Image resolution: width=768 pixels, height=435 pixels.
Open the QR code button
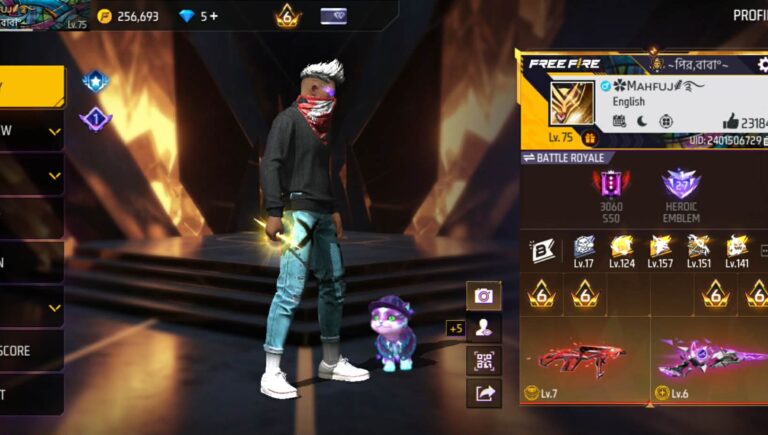tap(484, 361)
